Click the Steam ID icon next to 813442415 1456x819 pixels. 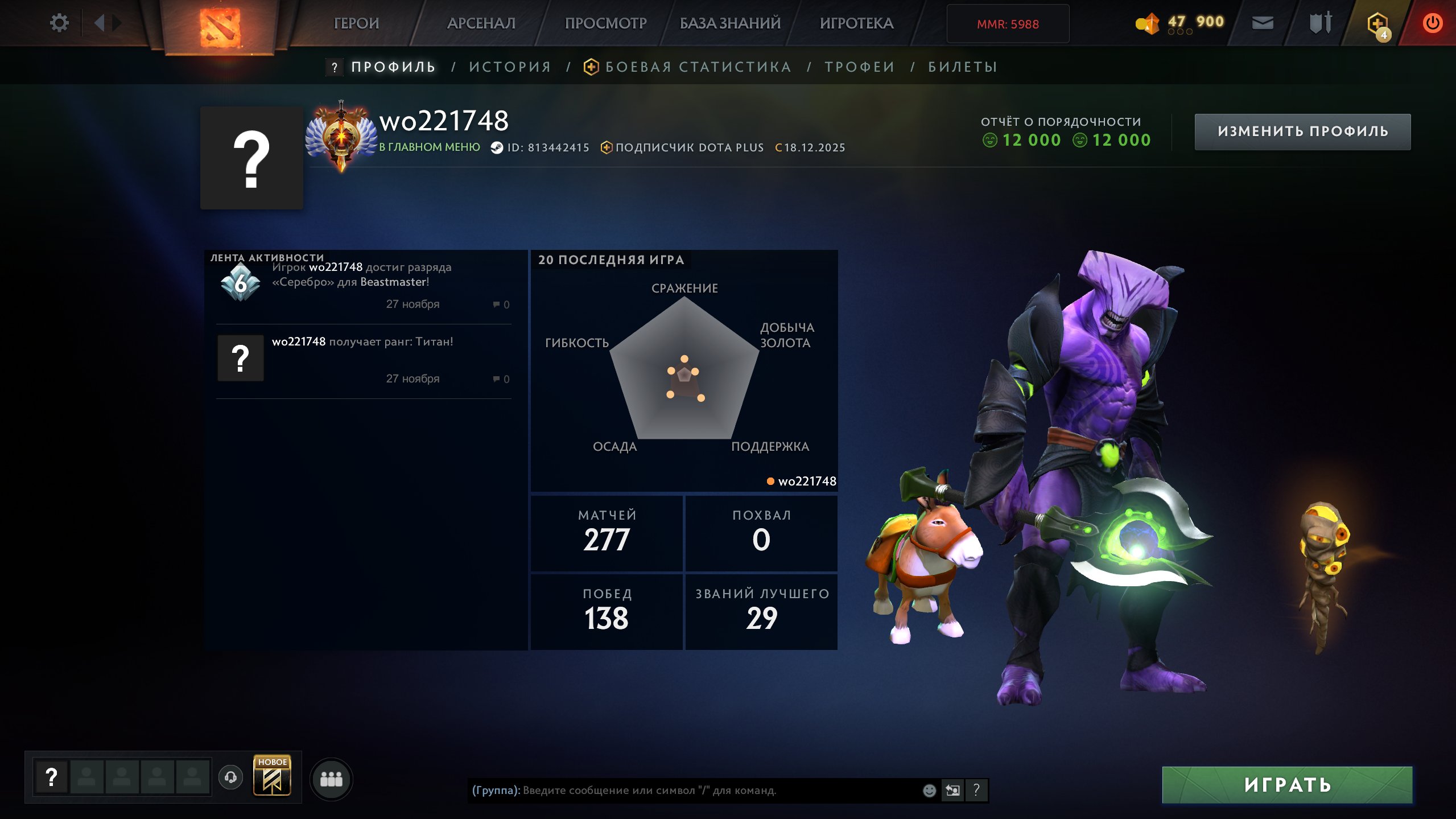click(496, 147)
